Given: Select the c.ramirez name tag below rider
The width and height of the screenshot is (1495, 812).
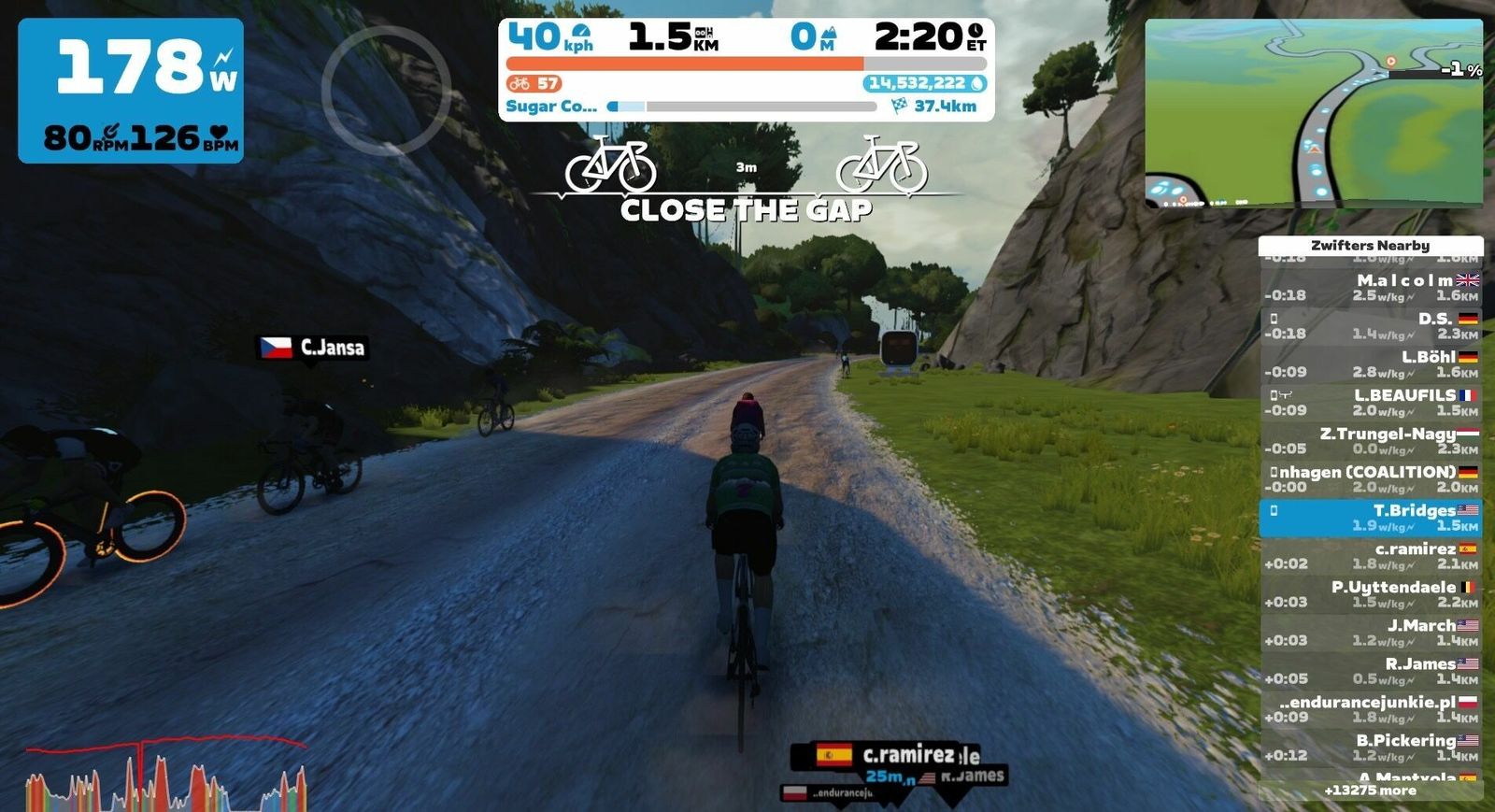Looking at the screenshot, I should click(x=884, y=755).
